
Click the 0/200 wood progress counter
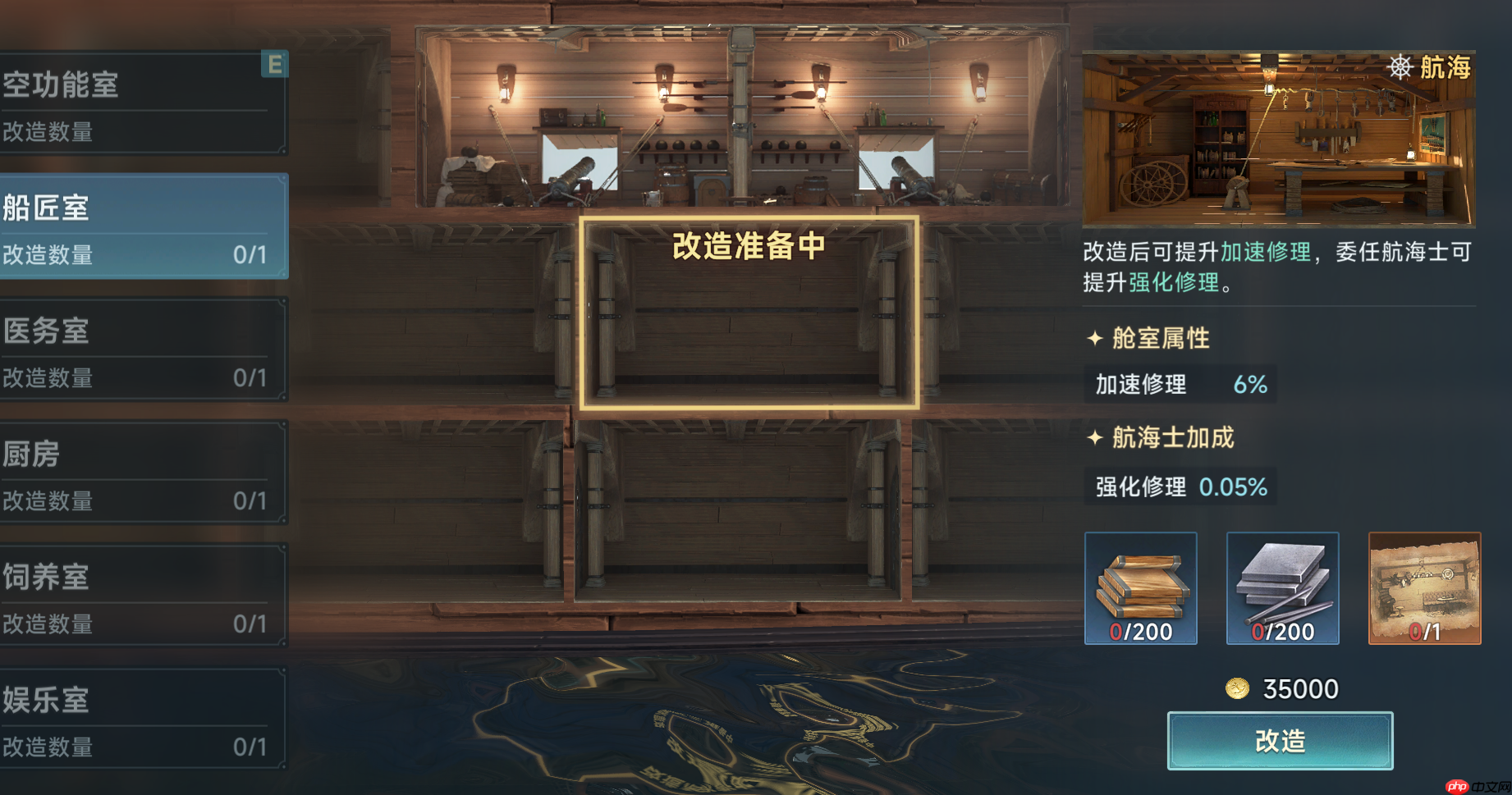click(x=1140, y=633)
